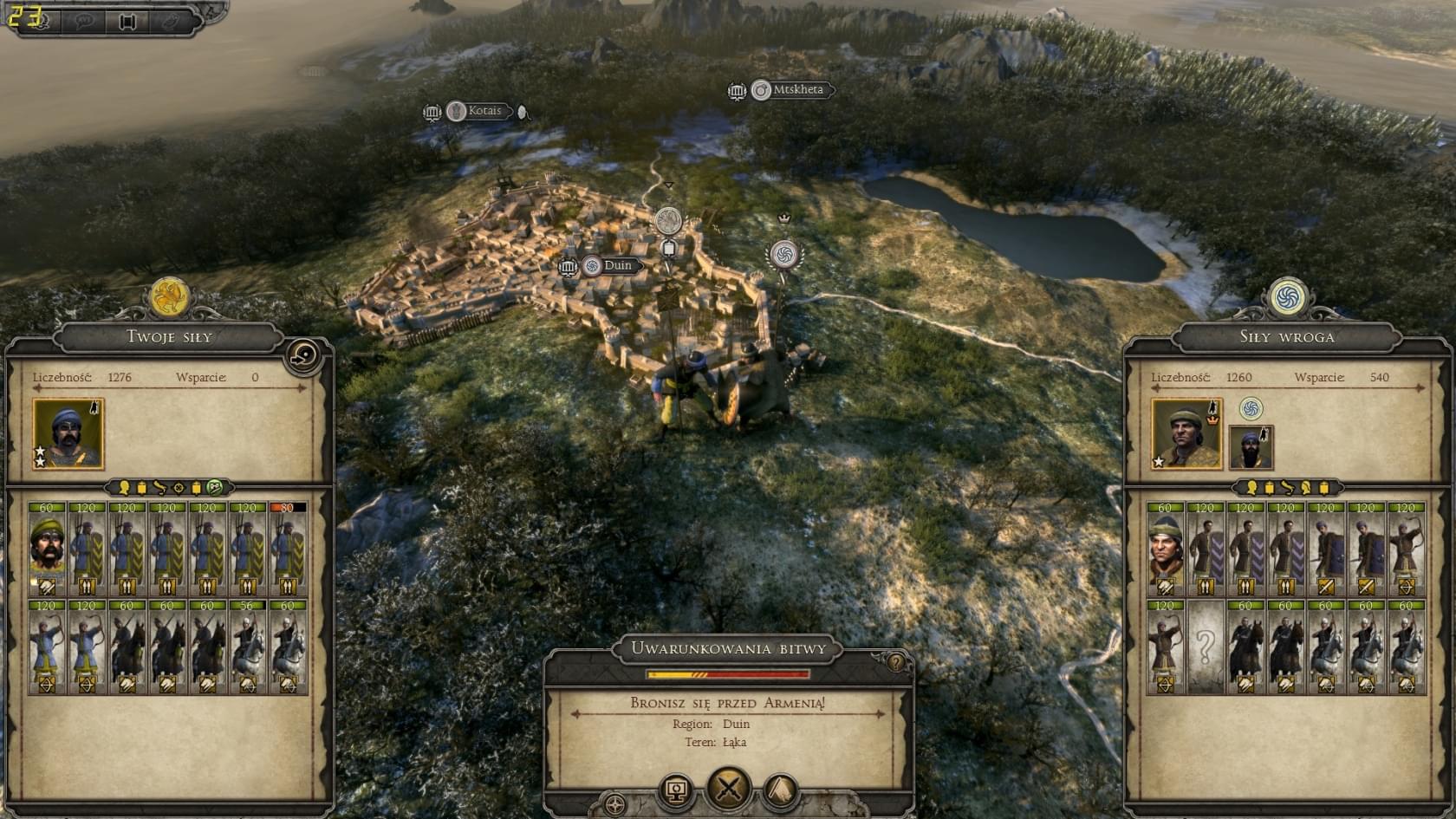Select the Mtskheta settlement label
1456x819 pixels.
[x=796, y=89]
